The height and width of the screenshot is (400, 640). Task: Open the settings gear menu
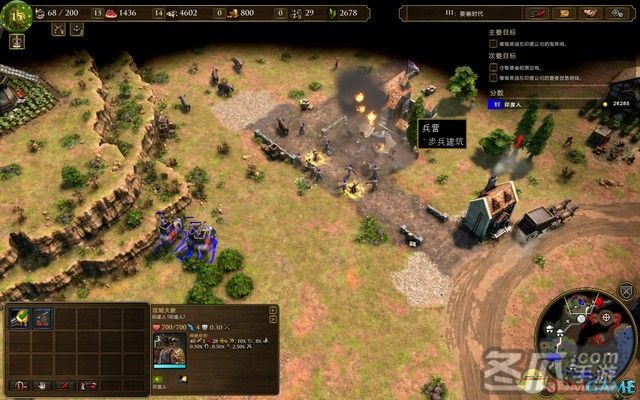click(x=617, y=14)
